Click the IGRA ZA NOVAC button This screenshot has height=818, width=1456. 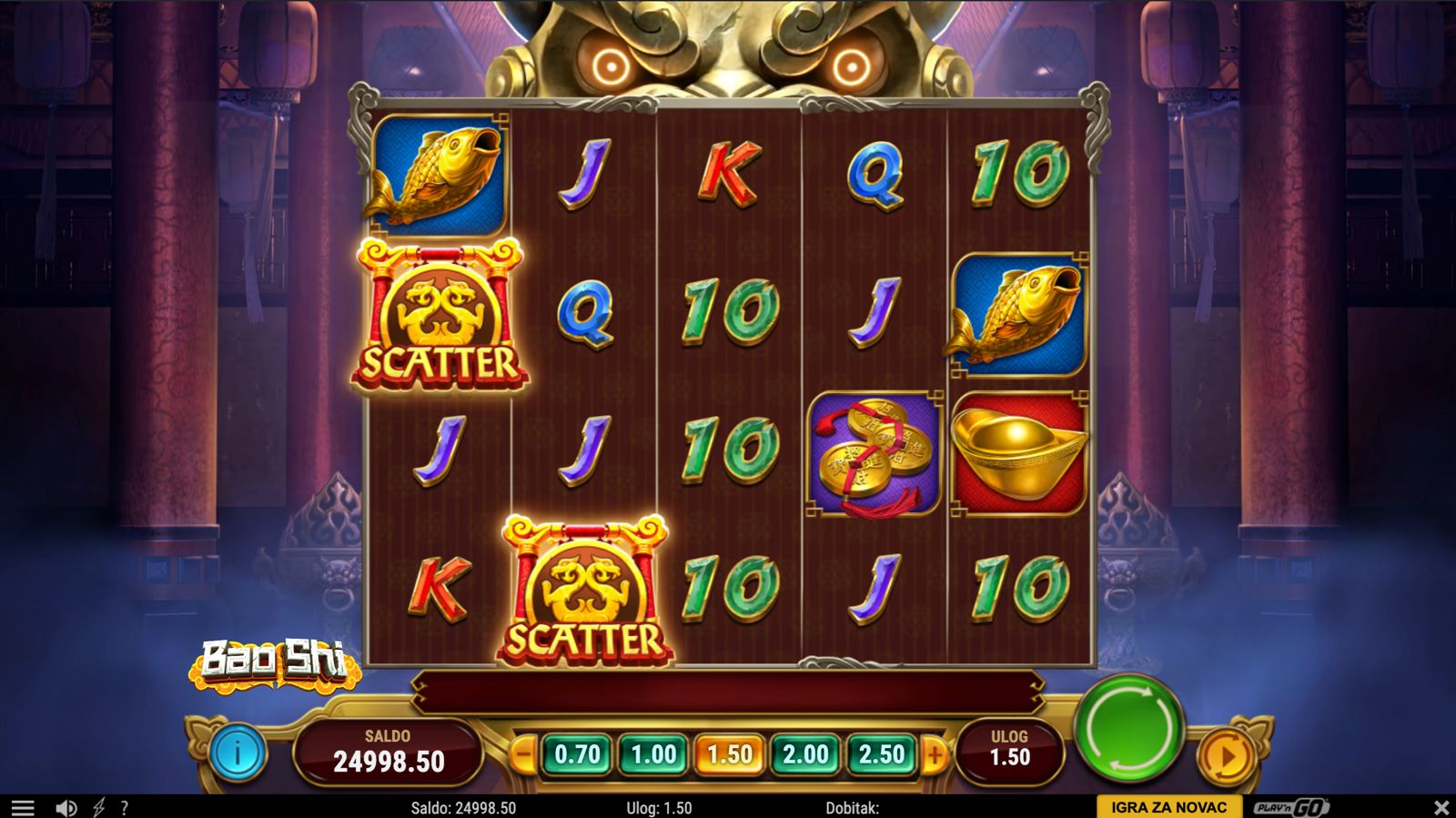(x=1168, y=807)
